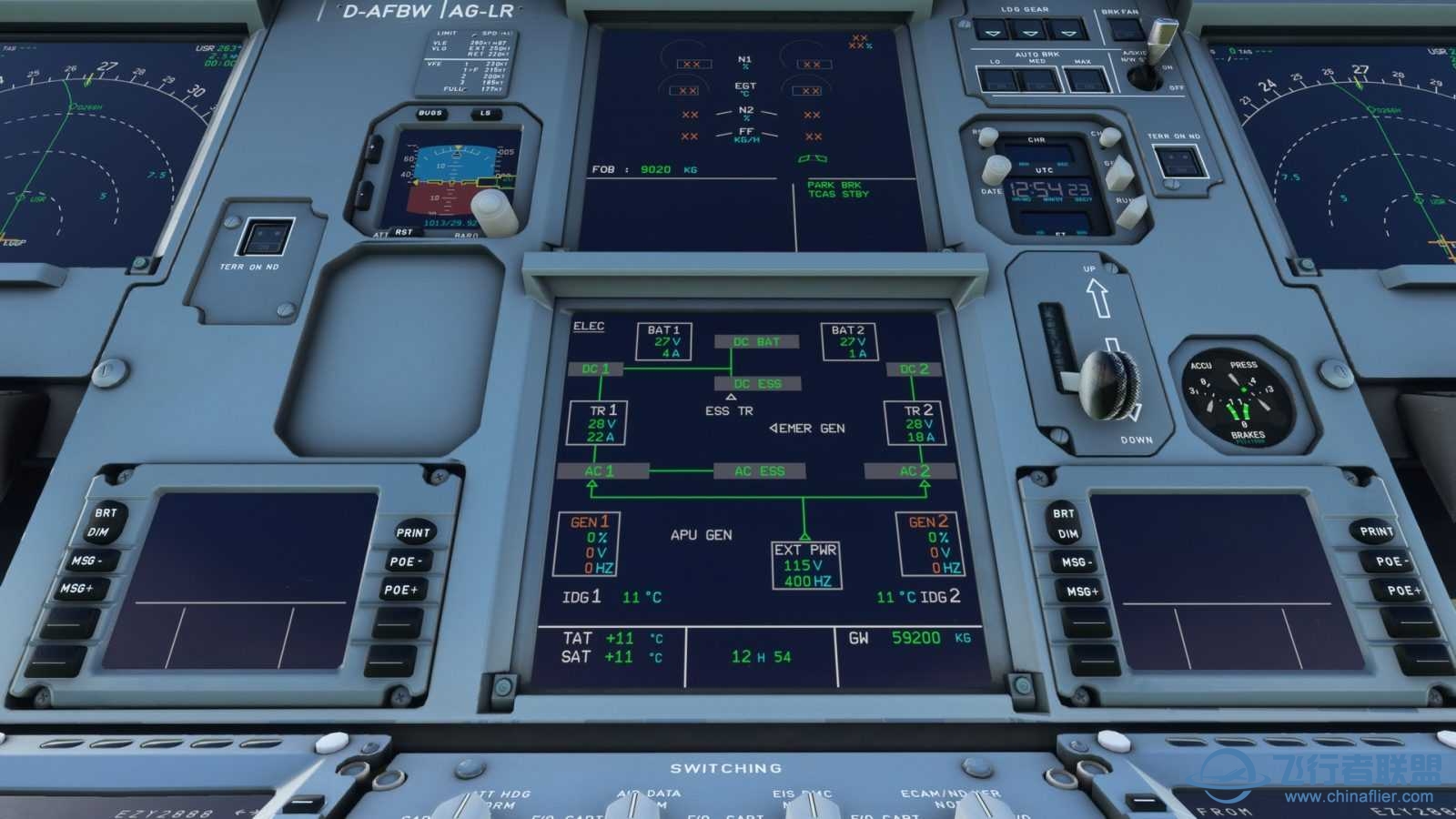The height and width of the screenshot is (819, 1456).
Task: Select the ELEC page title on the ECAM display
Action: coord(587,325)
